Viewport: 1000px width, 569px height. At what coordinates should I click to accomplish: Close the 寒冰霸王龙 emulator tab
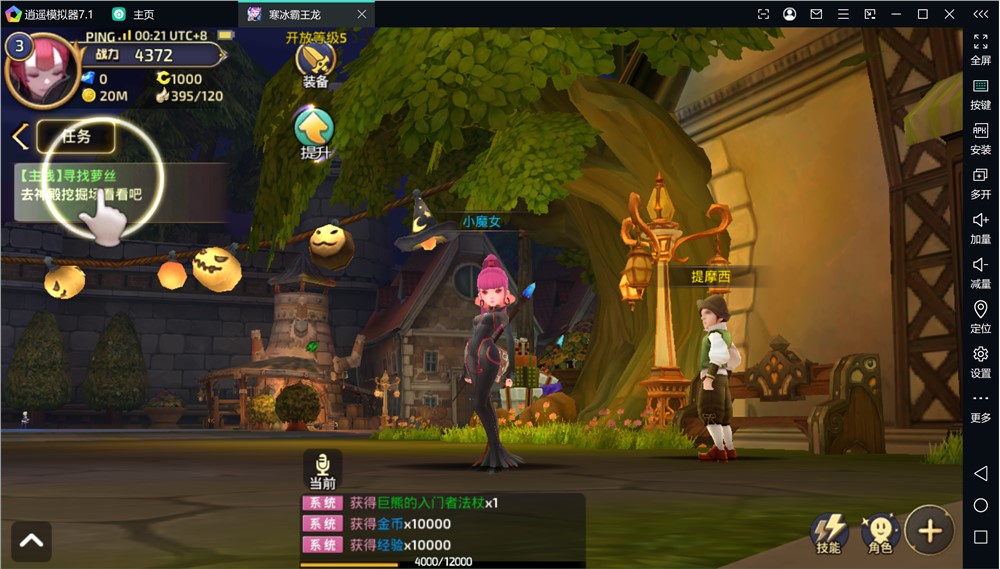[362, 14]
